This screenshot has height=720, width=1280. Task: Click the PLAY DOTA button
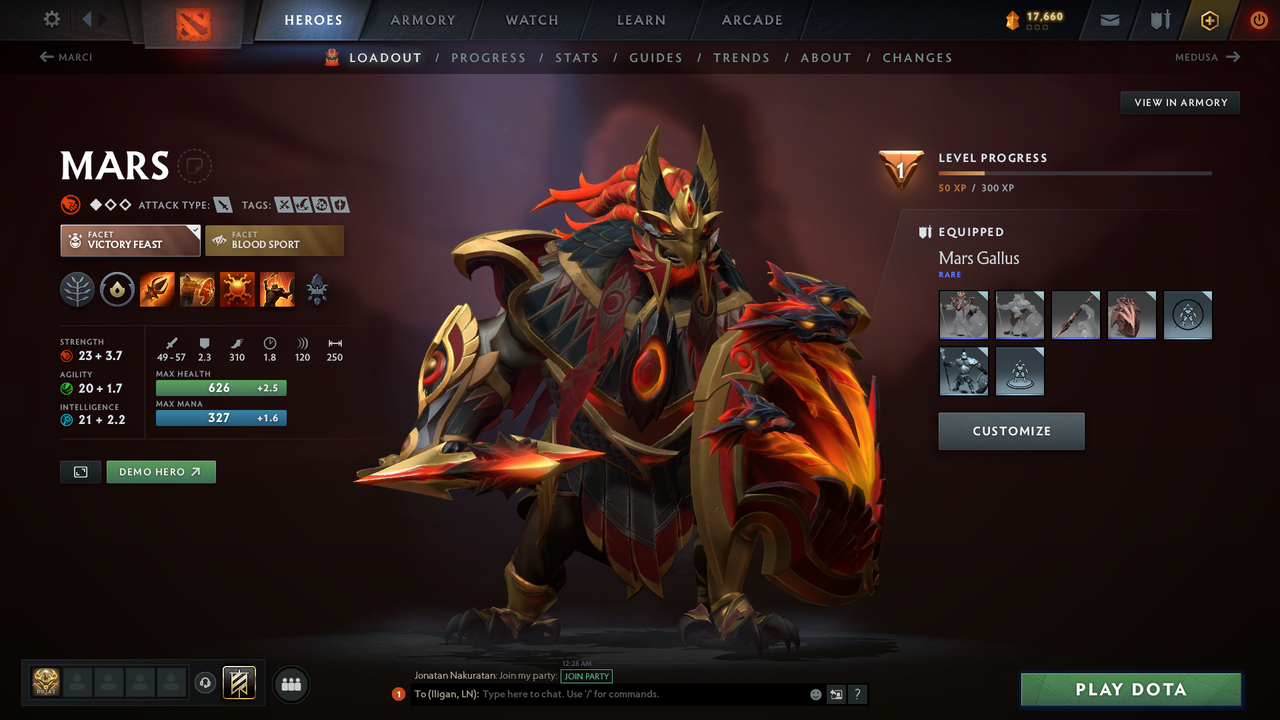1130,689
